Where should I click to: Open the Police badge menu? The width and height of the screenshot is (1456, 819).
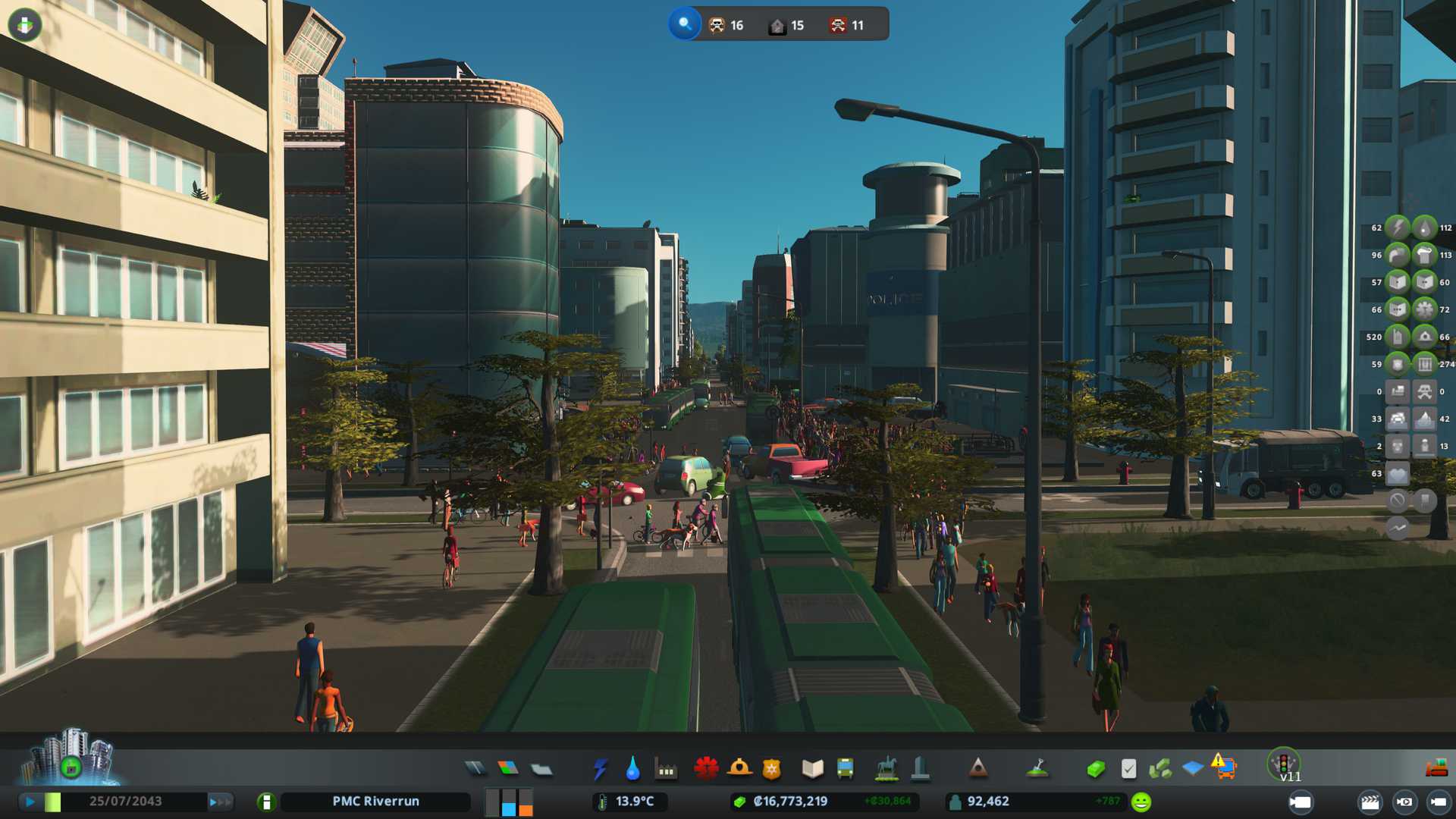pos(772,769)
